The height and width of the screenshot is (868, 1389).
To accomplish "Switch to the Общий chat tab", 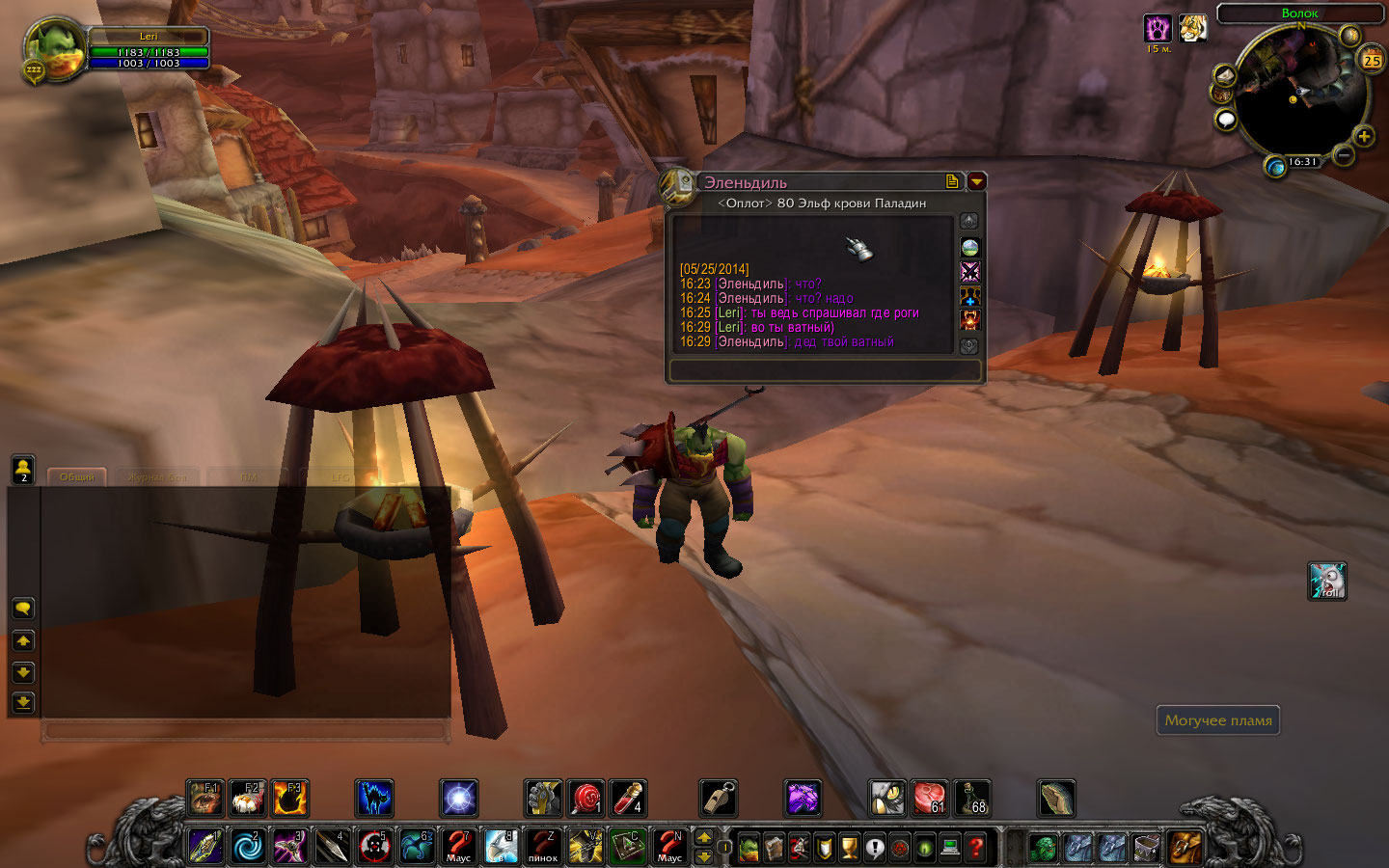I will pyautogui.click(x=77, y=476).
